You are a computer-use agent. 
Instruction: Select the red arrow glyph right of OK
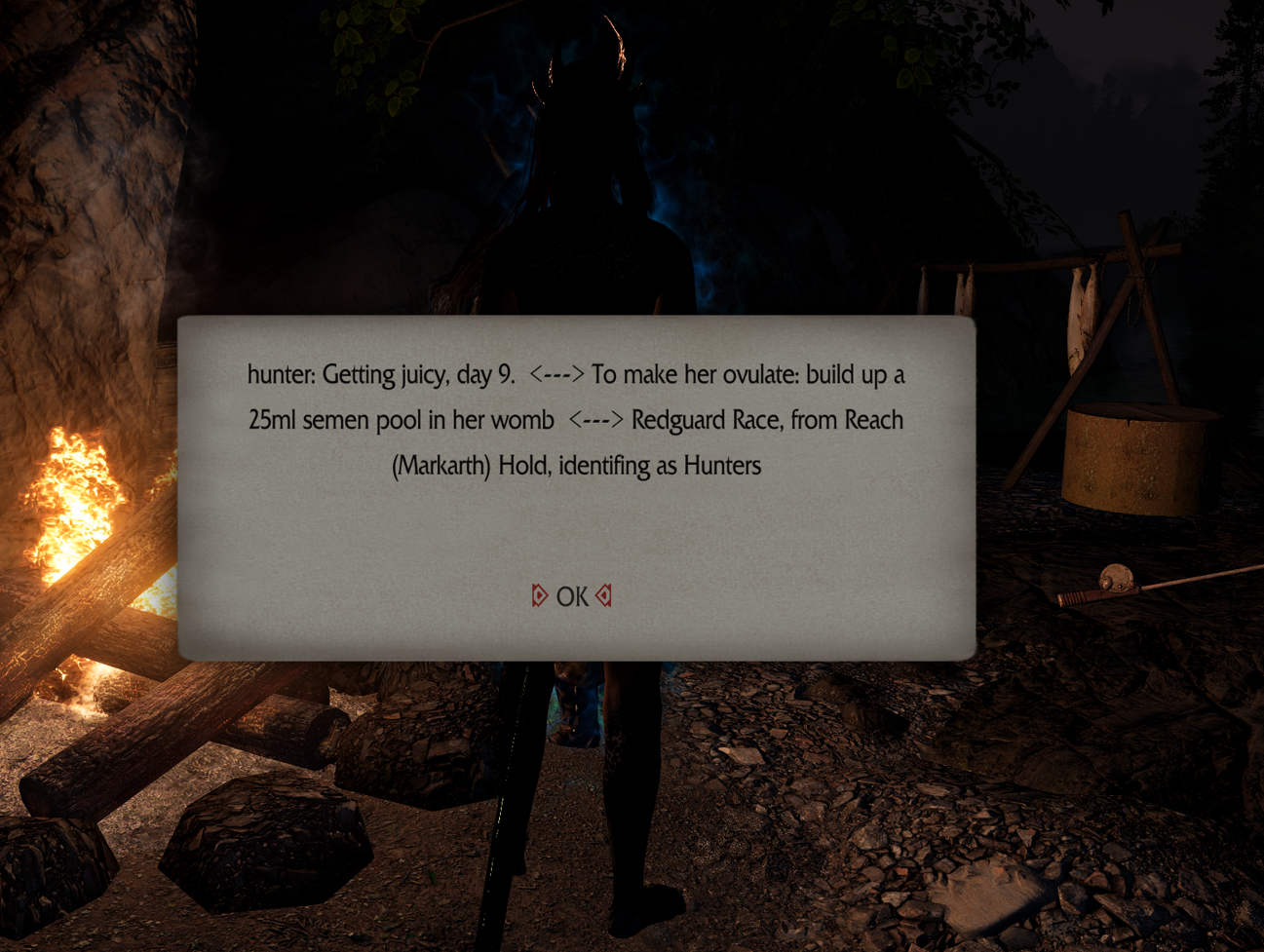click(x=603, y=595)
